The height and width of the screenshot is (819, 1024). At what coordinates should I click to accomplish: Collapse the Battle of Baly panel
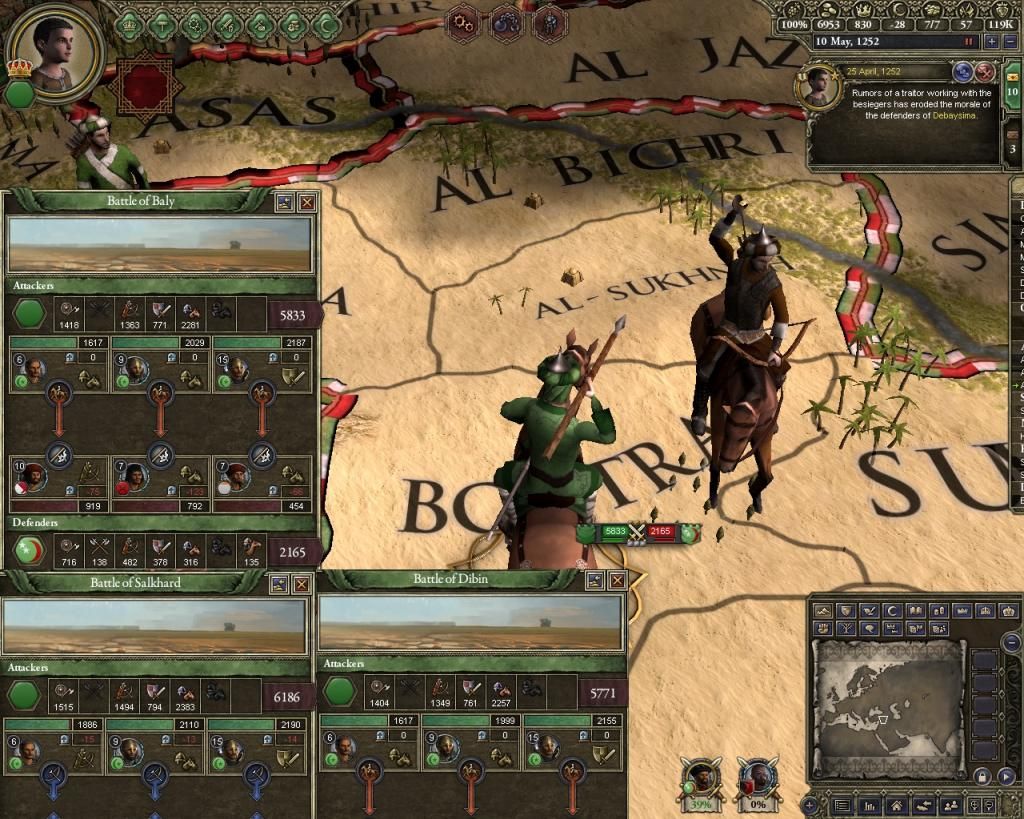pyautogui.click(x=285, y=202)
